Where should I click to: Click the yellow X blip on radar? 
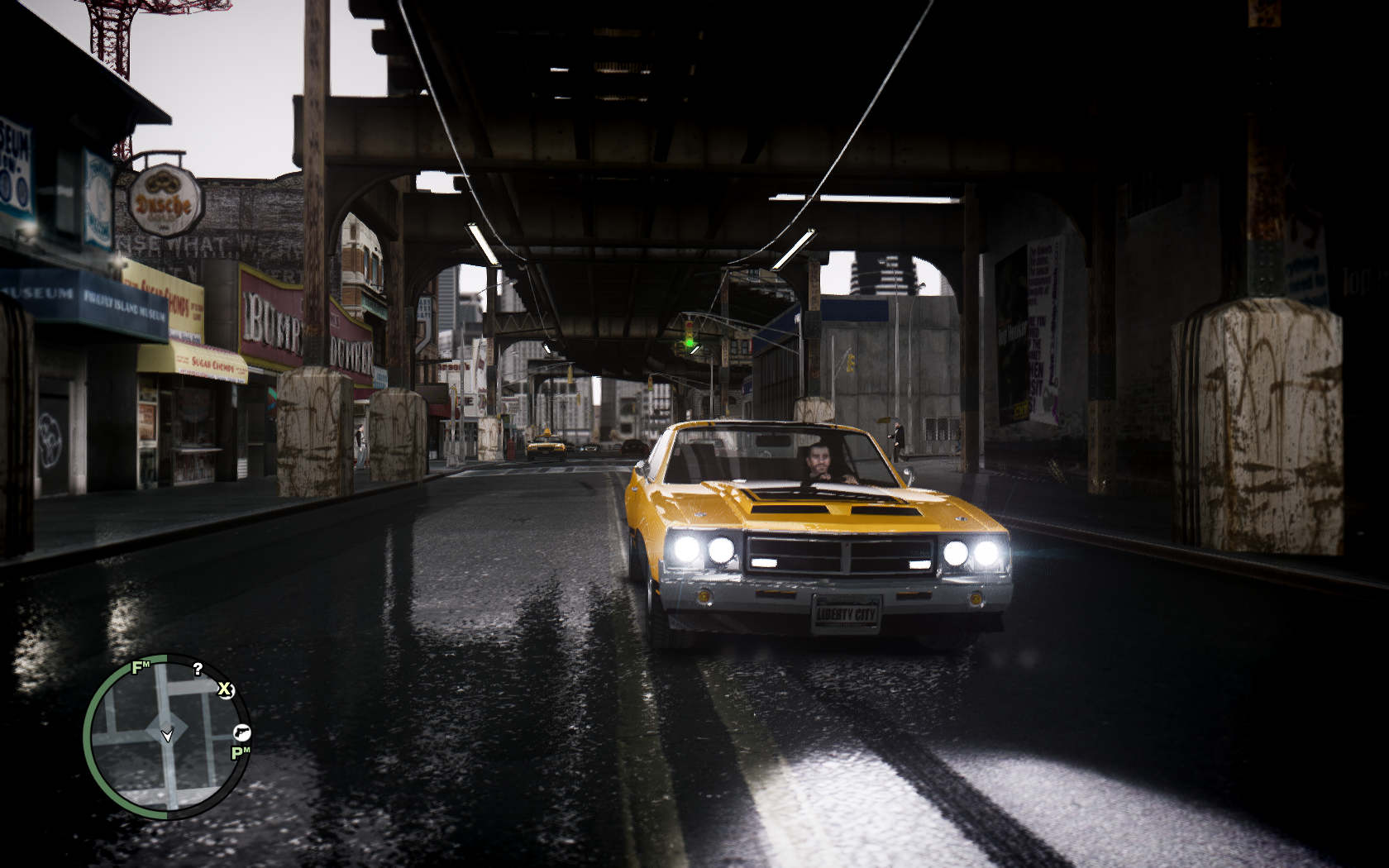(x=225, y=689)
